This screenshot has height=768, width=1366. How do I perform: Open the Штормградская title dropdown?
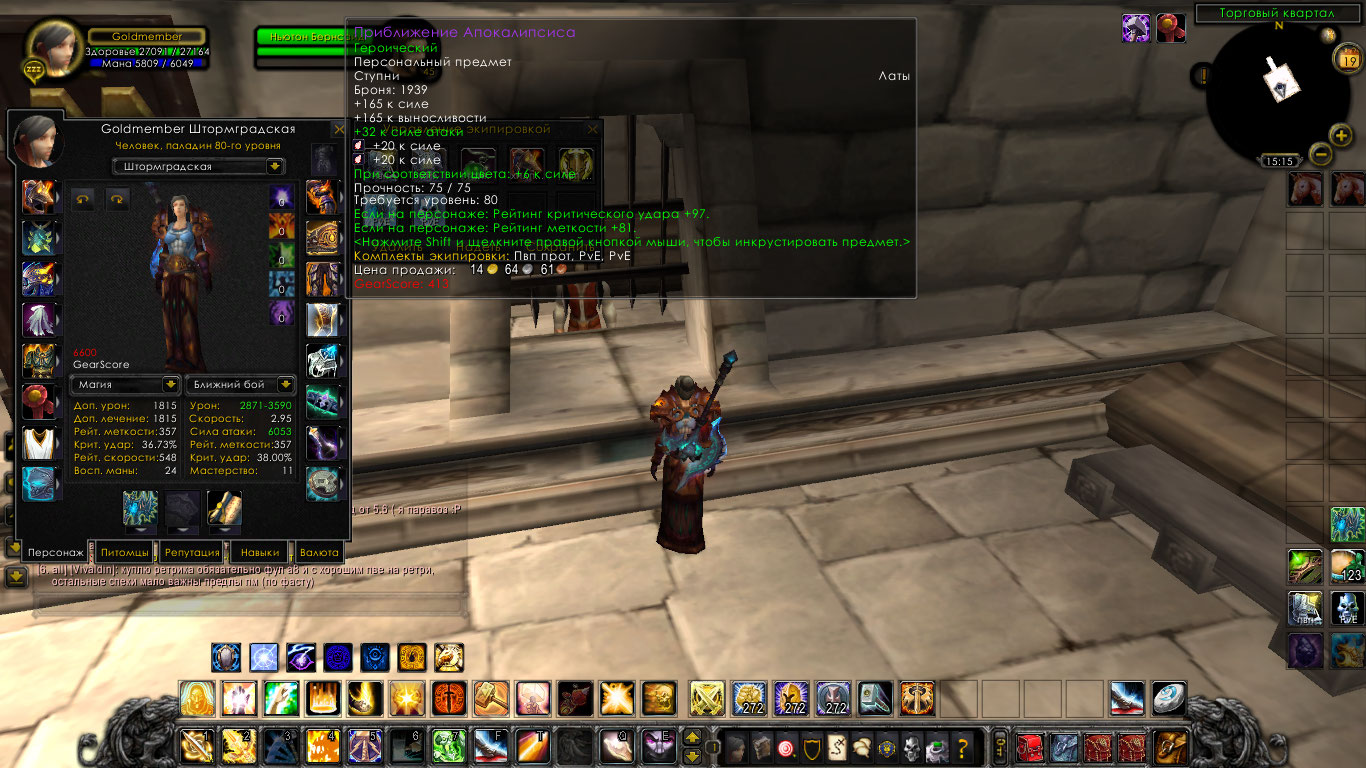pos(199,166)
